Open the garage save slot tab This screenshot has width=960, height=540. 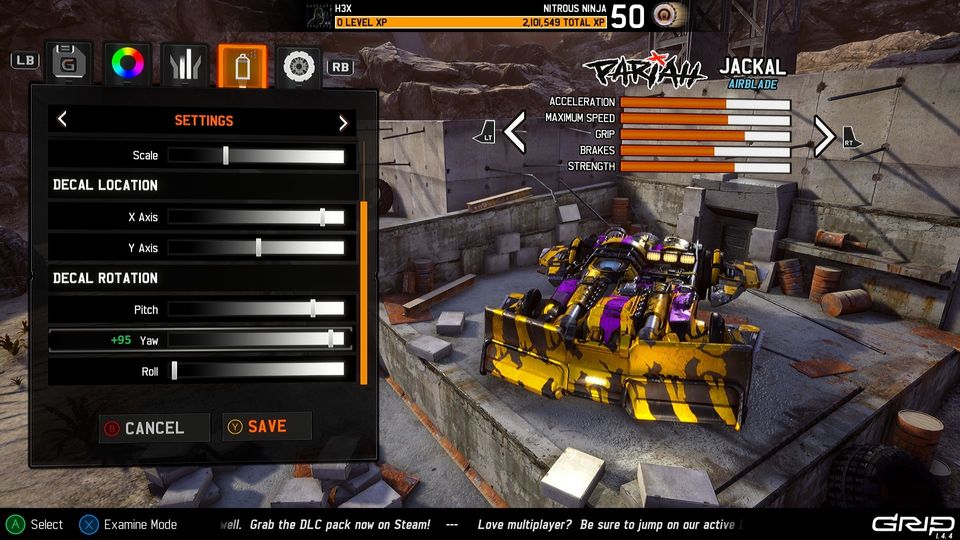[x=68, y=64]
